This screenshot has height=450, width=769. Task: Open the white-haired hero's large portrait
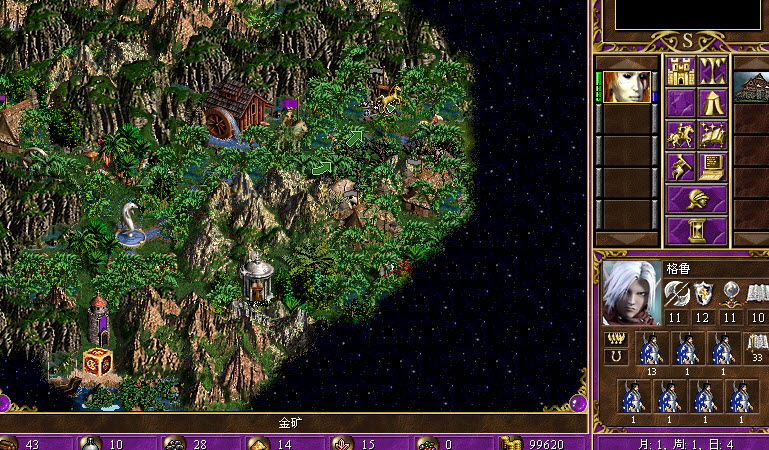(x=631, y=293)
